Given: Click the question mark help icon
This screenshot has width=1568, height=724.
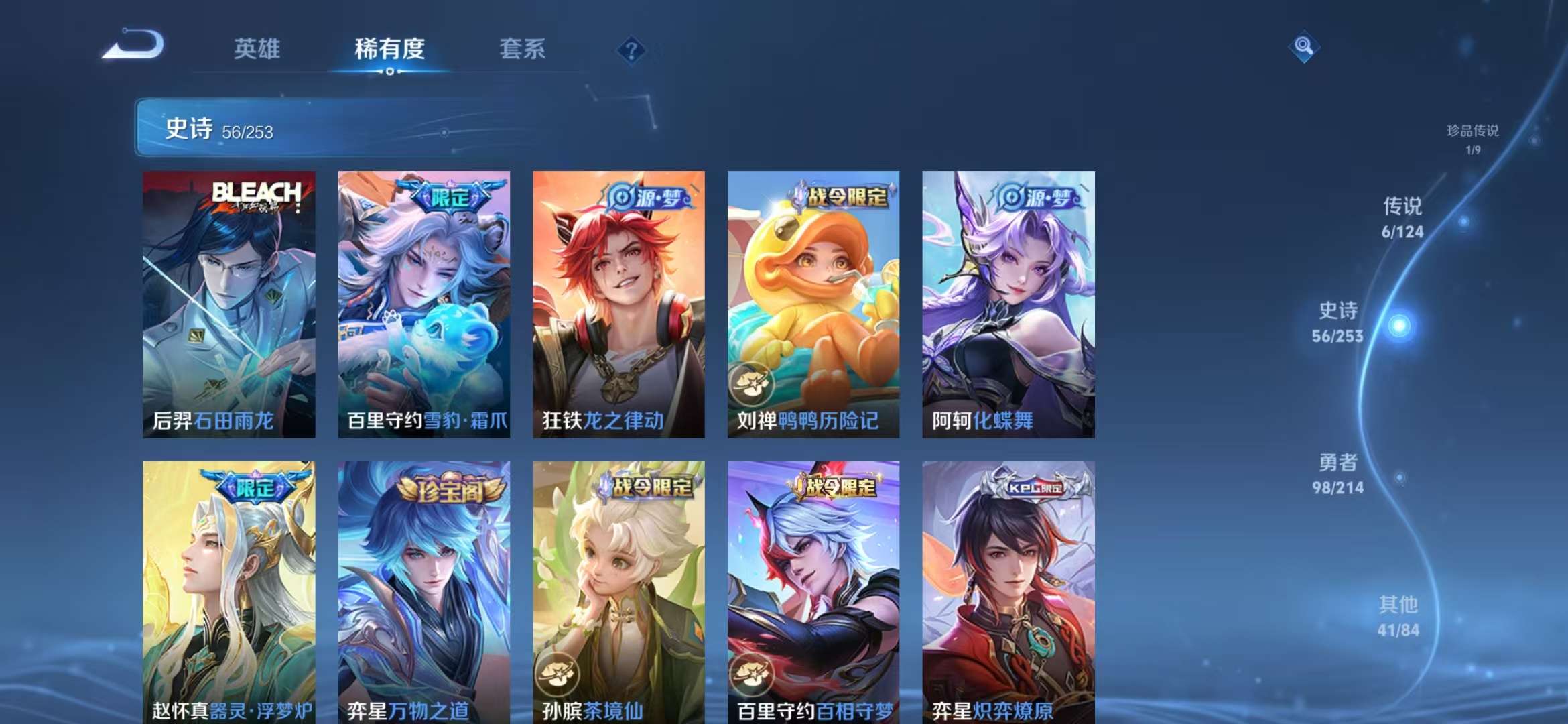Looking at the screenshot, I should click(631, 49).
